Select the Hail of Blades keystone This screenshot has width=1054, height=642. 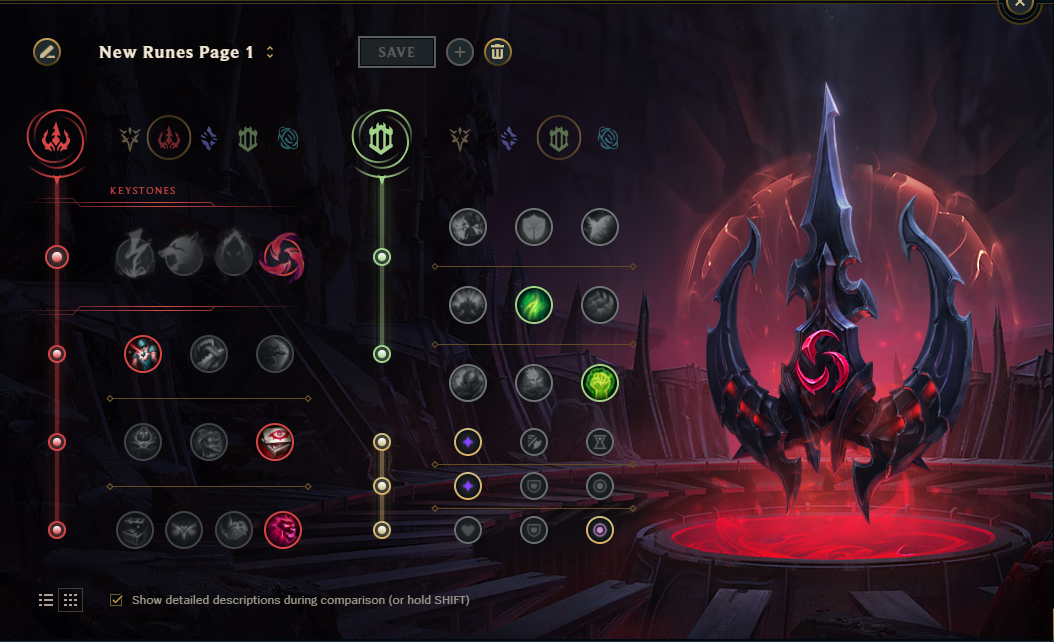tap(283, 257)
